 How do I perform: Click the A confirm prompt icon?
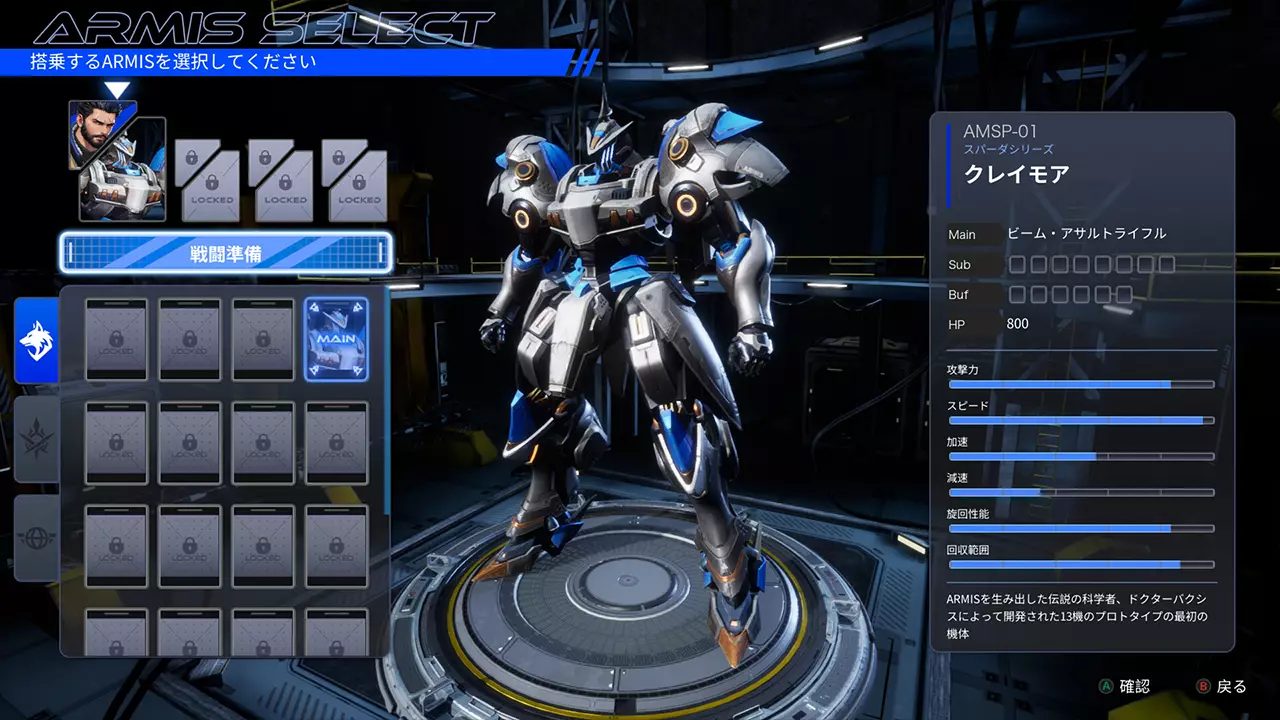pos(1107,686)
